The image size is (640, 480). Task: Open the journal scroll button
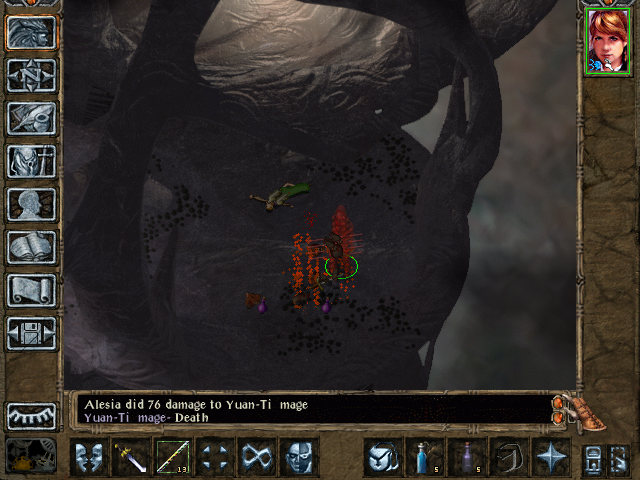click(31, 290)
